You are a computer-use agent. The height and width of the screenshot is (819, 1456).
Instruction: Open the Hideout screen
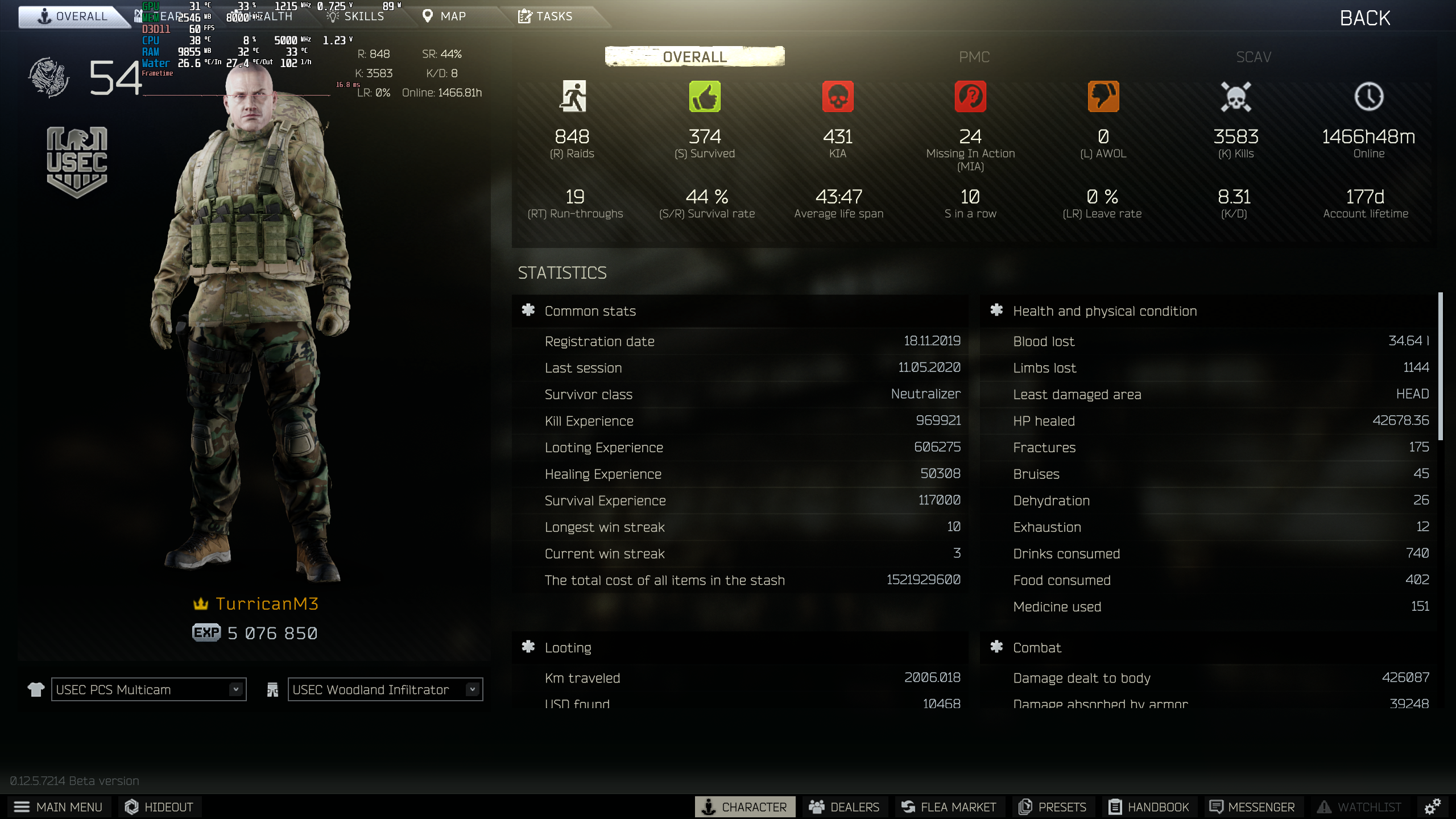coord(159,806)
